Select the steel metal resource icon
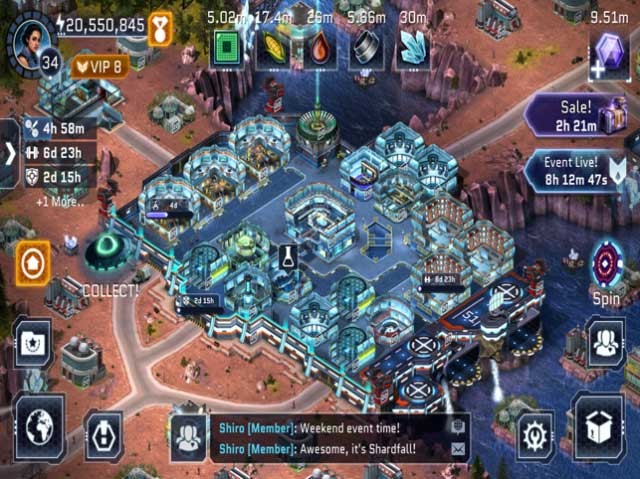This screenshot has height=479, width=640. tap(366, 49)
